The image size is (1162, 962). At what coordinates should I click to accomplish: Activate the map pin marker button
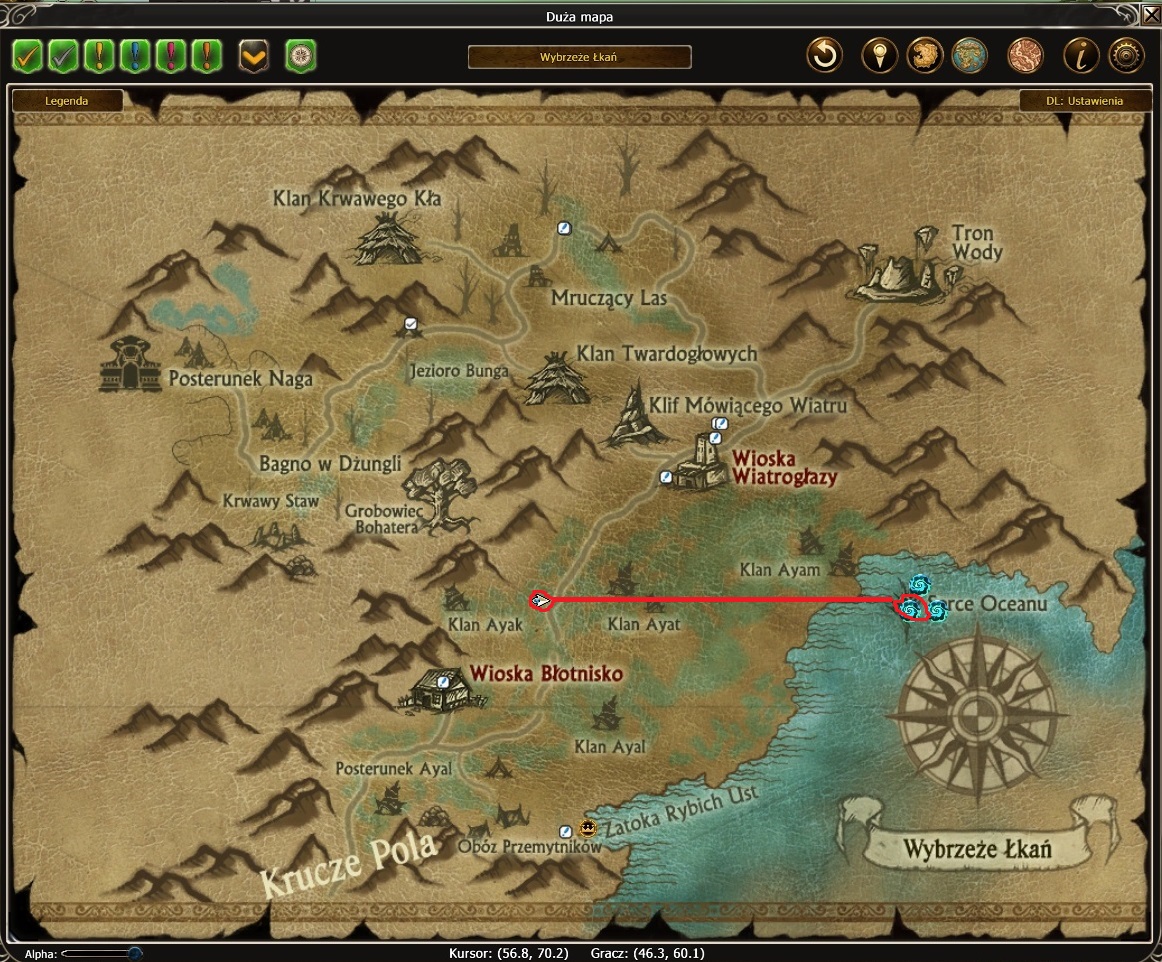(x=879, y=56)
